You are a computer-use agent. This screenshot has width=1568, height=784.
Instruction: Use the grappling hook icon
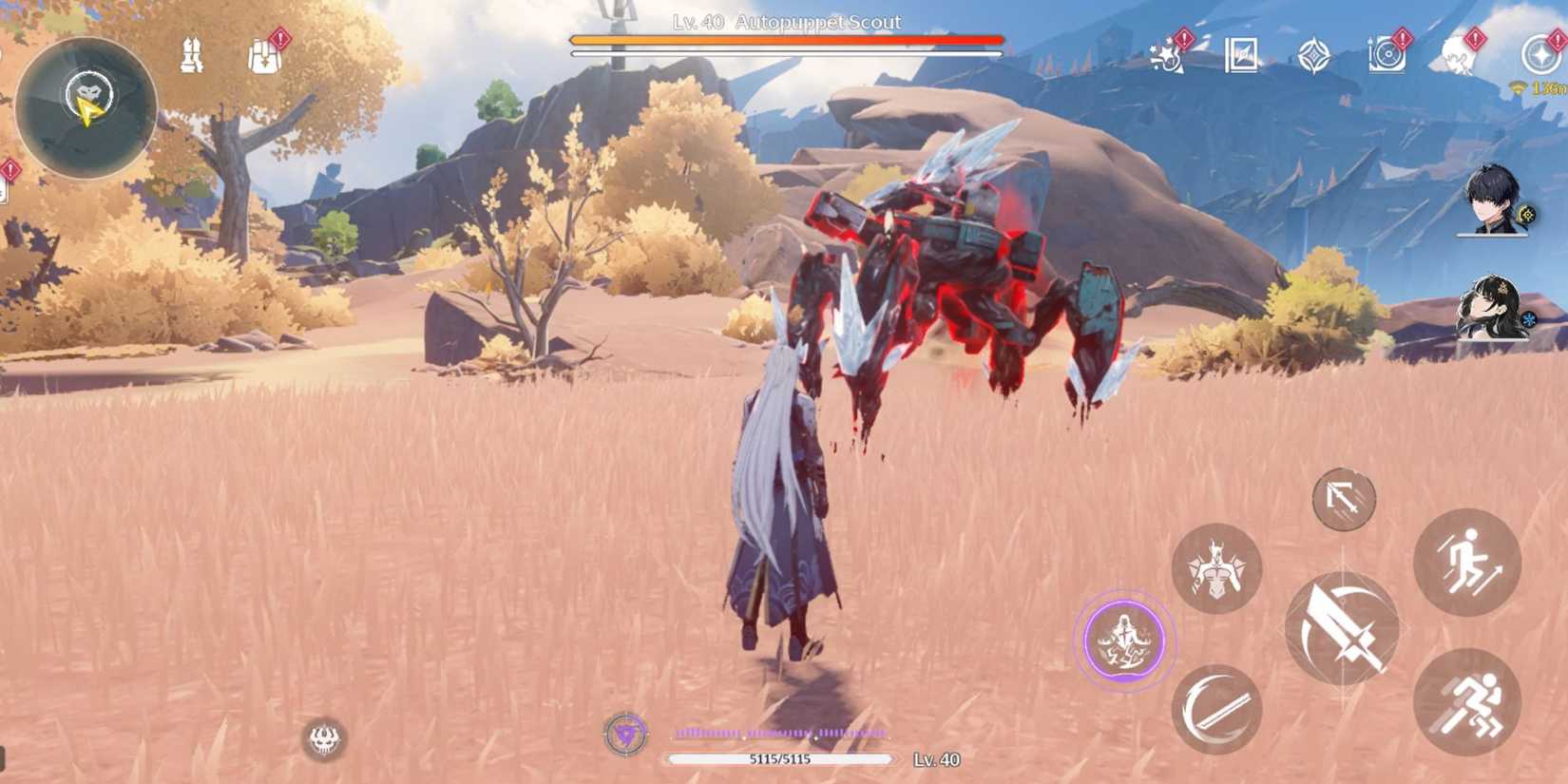1344,502
